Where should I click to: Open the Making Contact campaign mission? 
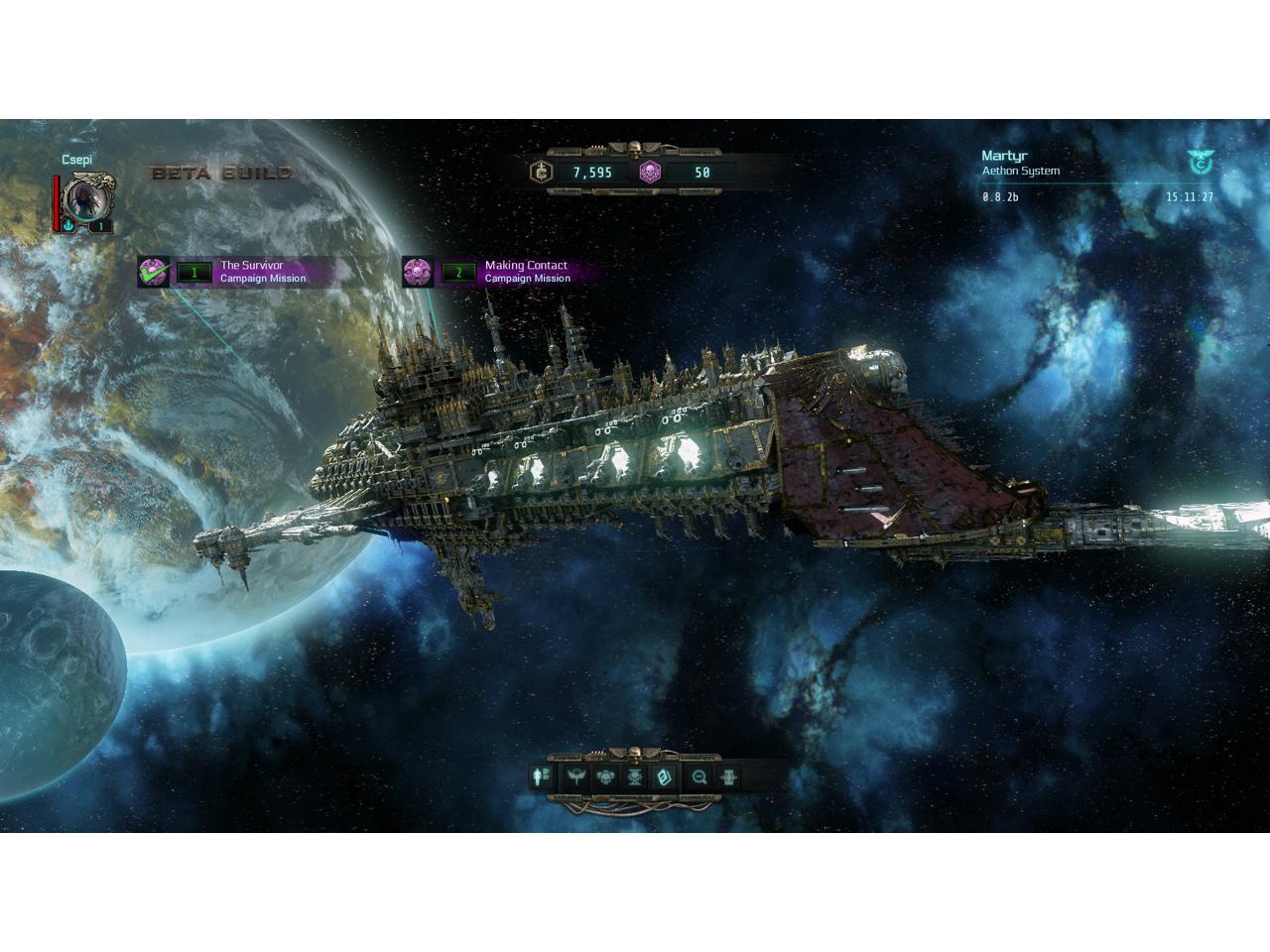(x=504, y=272)
